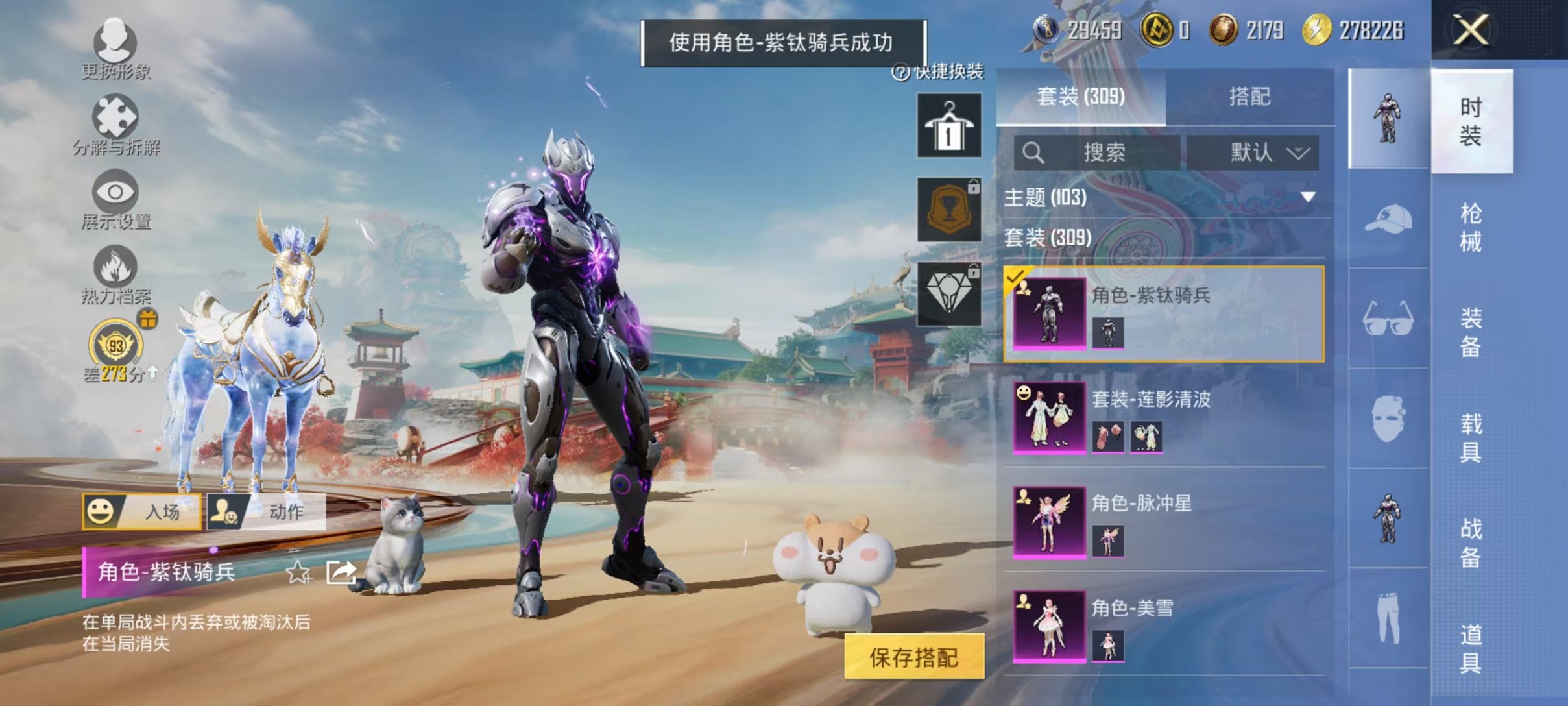Switch to the 搭配 tab
This screenshot has width=1568, height=706.
(x=1250, y=97)
